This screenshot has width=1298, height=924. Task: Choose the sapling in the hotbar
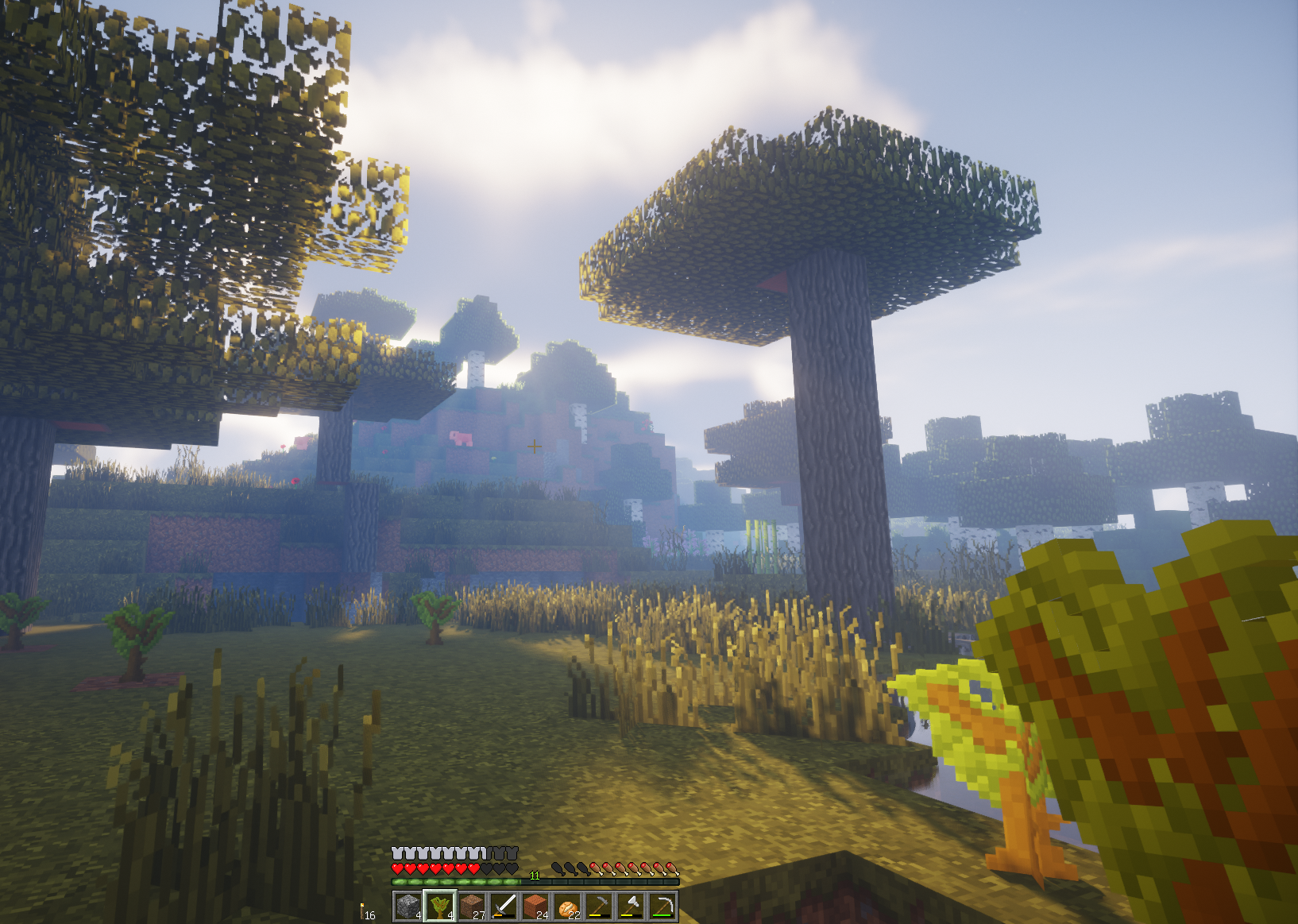440,906
